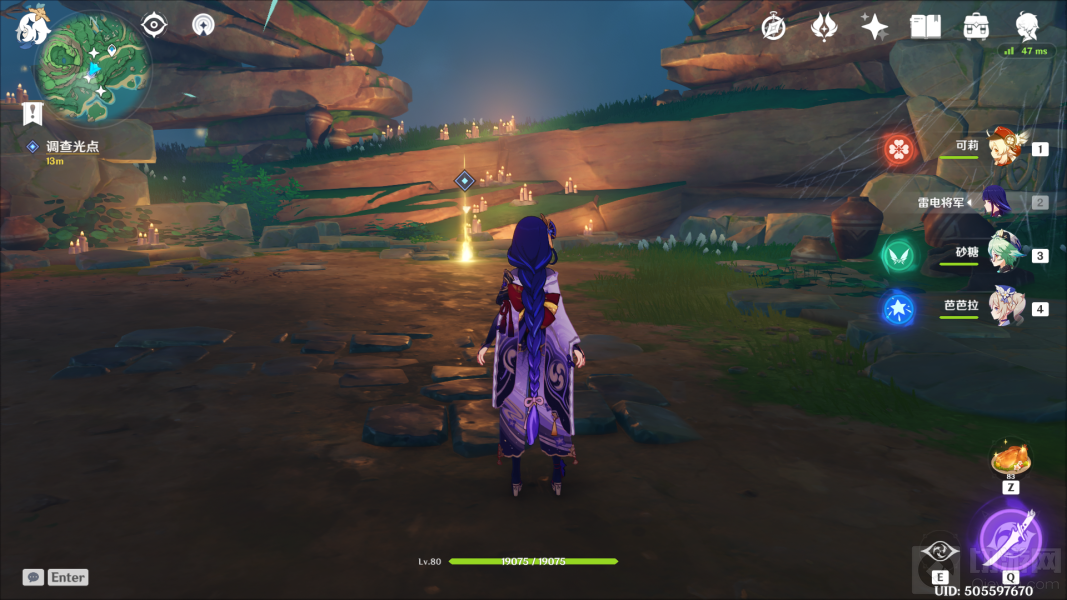
Task: Switch to party member 芭芭拉
Action: click(x=1003, y=307)
